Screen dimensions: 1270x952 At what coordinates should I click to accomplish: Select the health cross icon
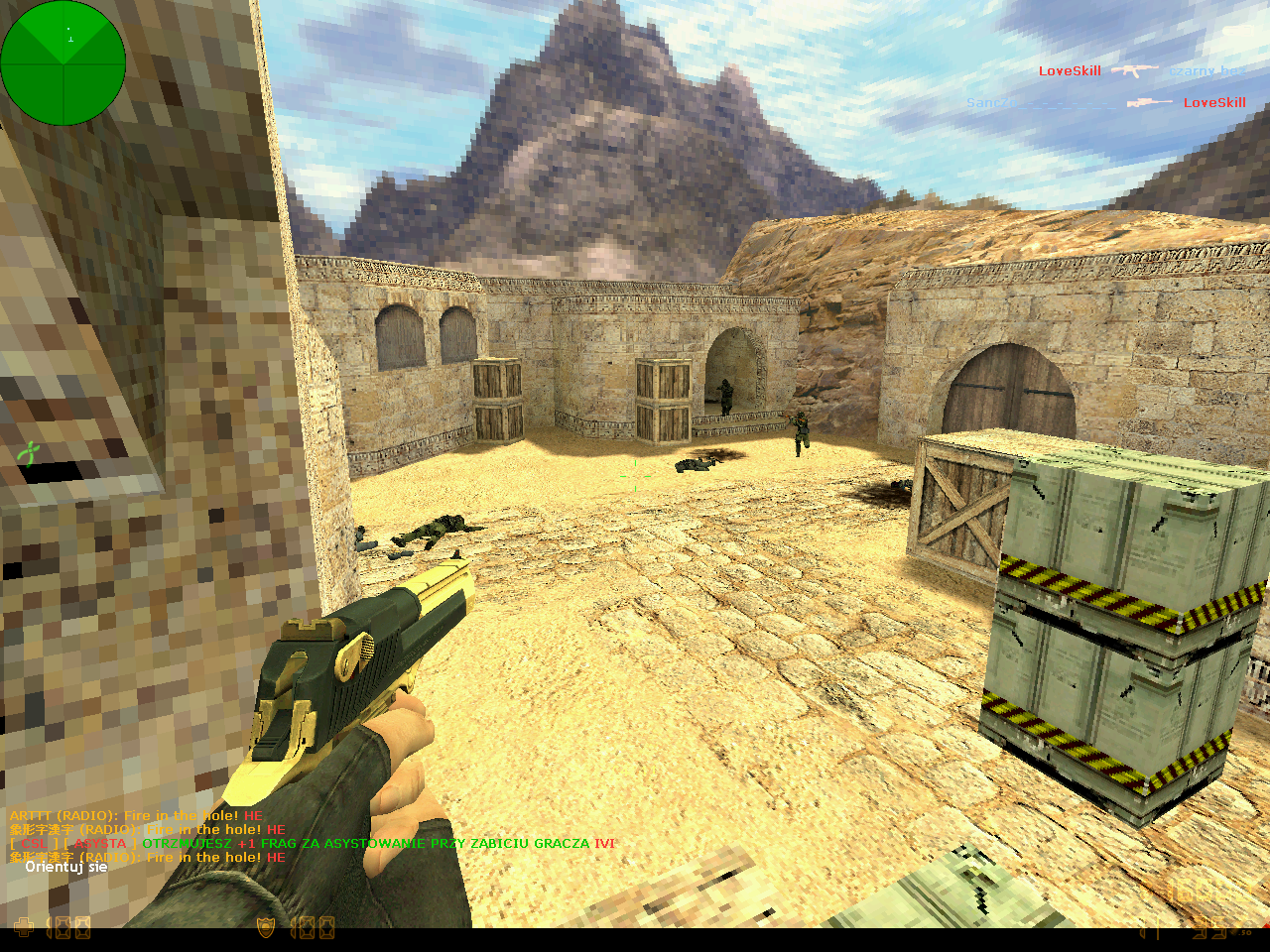pos(23,928)
